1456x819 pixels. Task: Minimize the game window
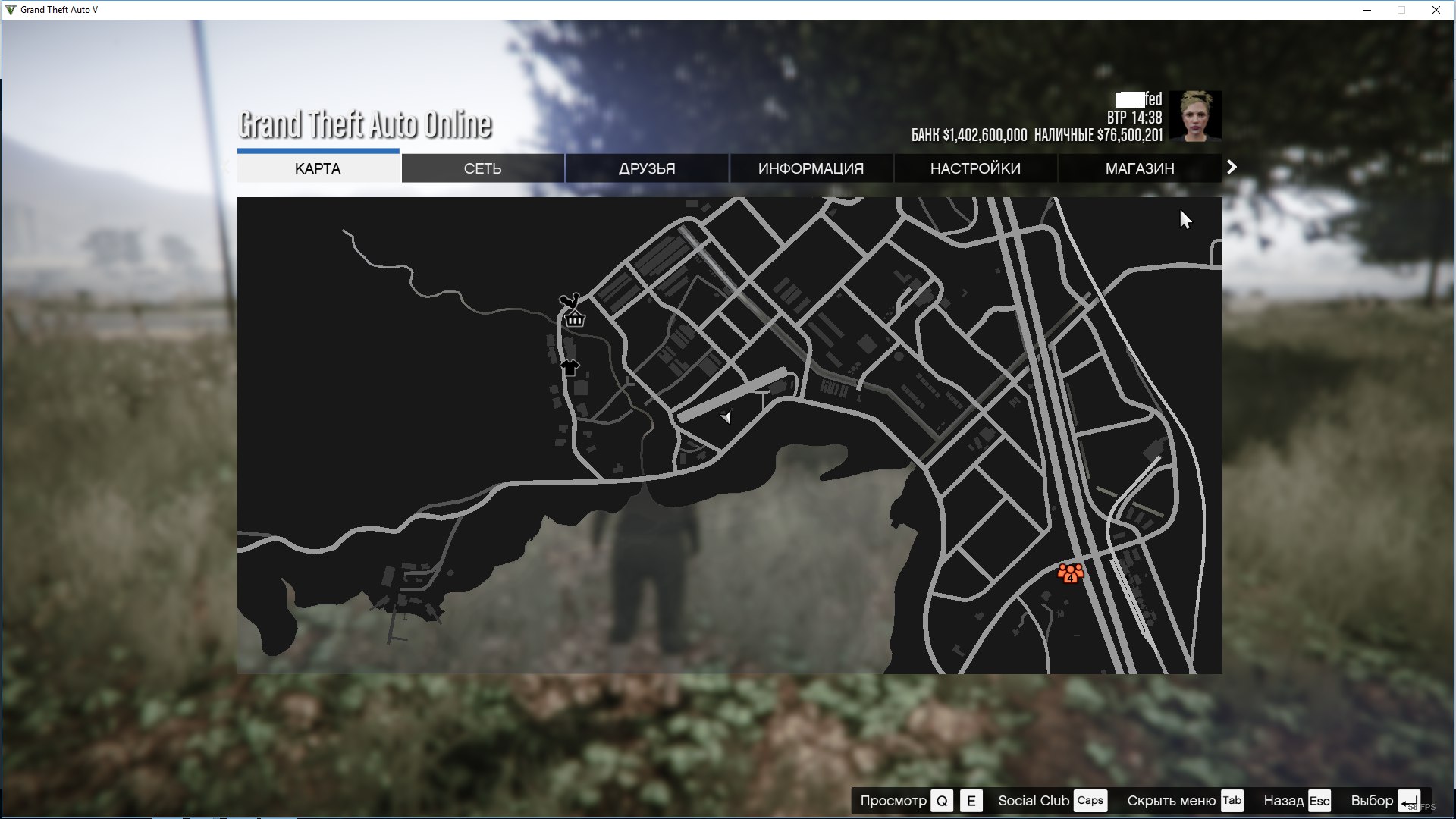click(x=1367, y=10)
